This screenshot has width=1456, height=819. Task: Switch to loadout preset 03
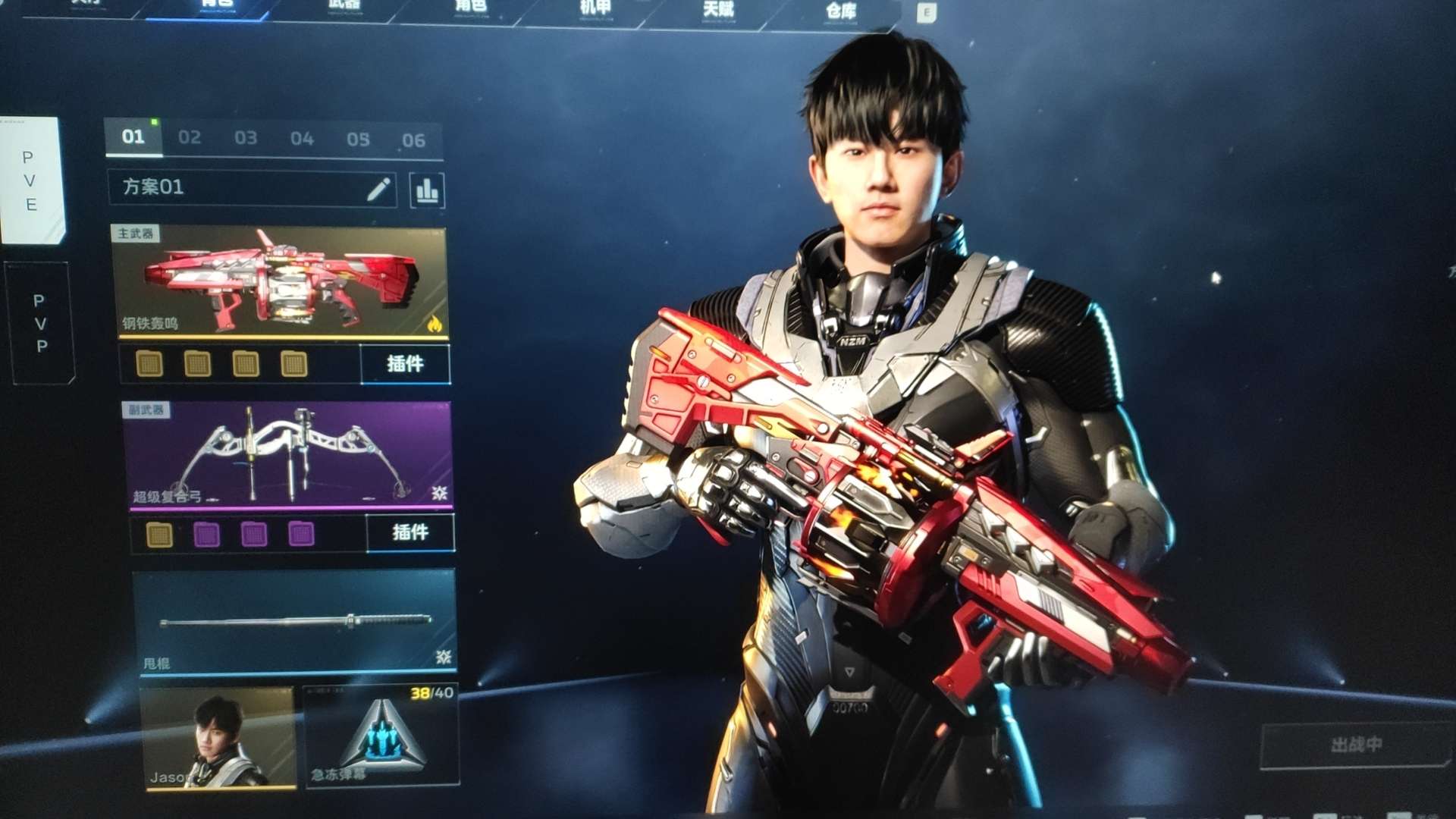[246, 138]
